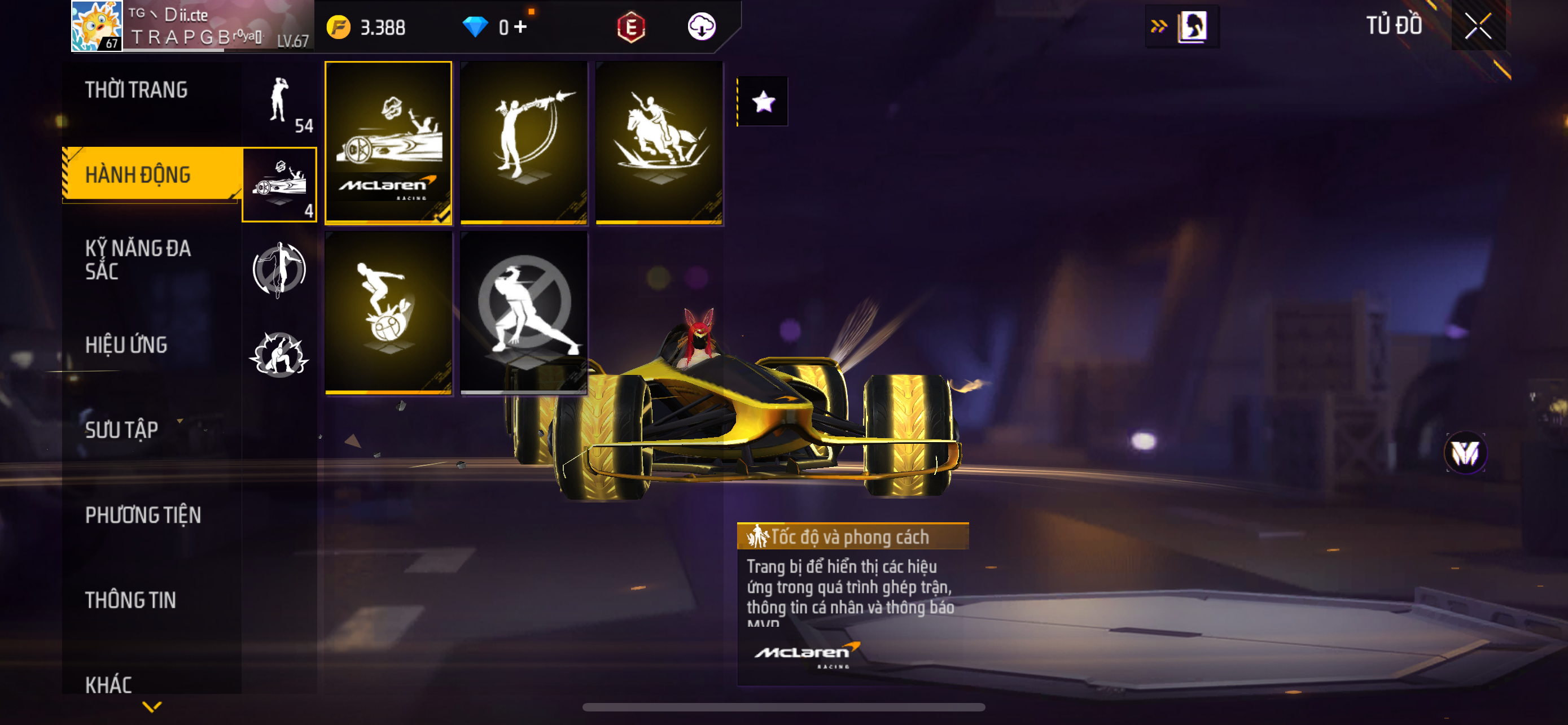This screenshot has width=1568, height=725.
Task: Select the rocket launcher emote card
Action: pos(523,142)
